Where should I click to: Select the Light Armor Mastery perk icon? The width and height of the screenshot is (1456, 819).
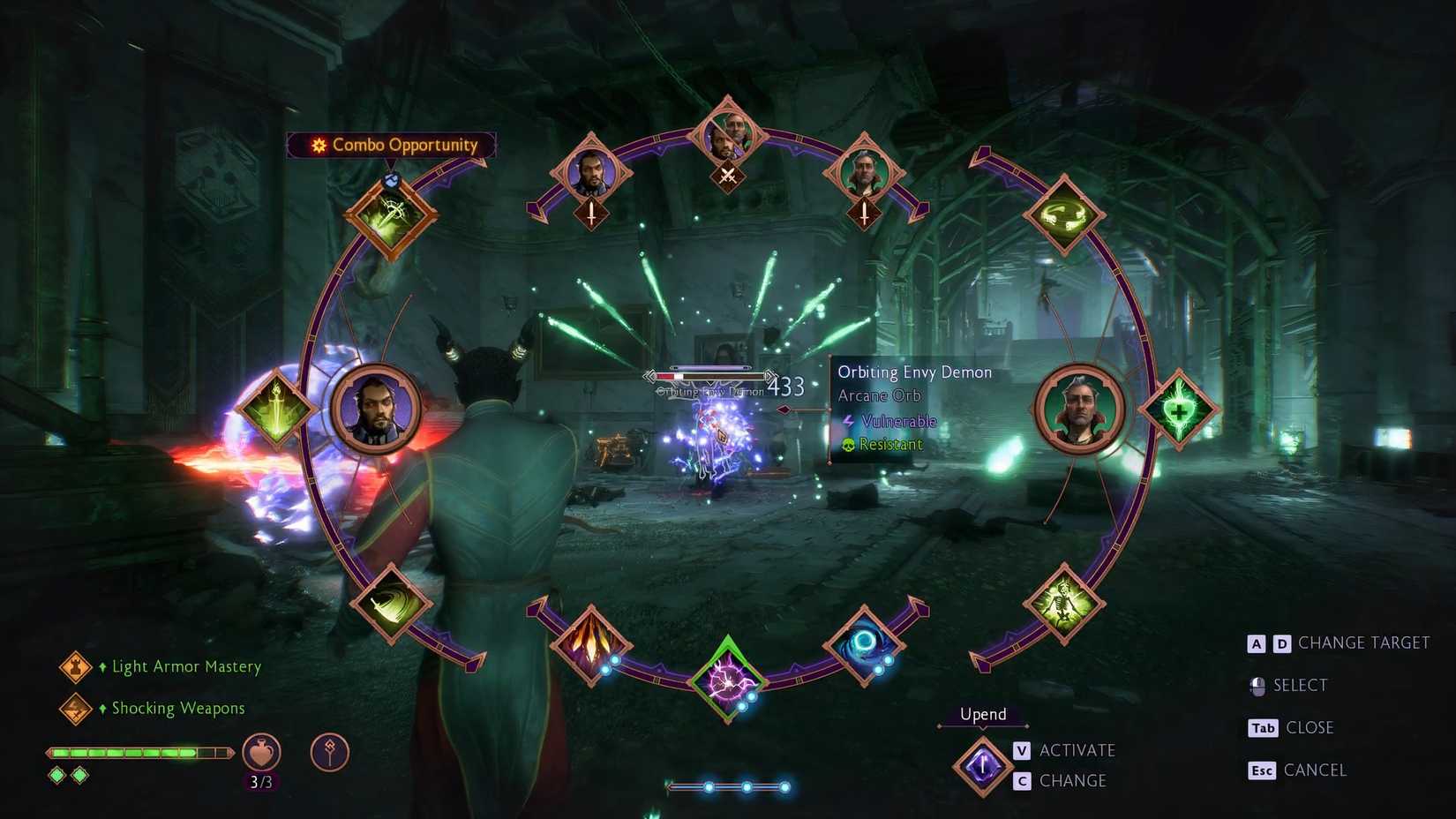75,668
